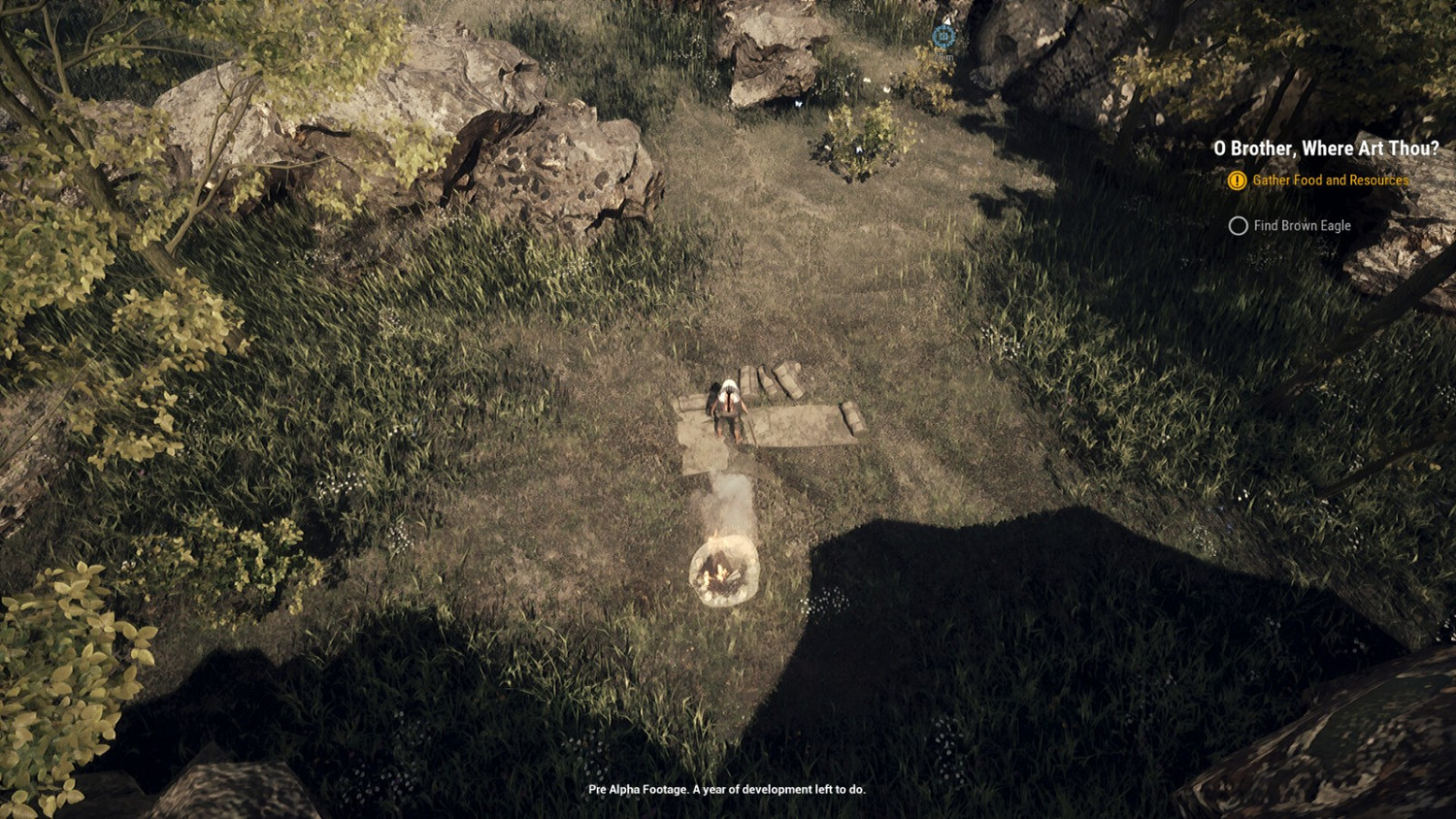The height and width of the screenshot is (819, 1456).
Task: Click the 75 m distance label under the marker
Action: pyautogui.click(x=943, y=56)
